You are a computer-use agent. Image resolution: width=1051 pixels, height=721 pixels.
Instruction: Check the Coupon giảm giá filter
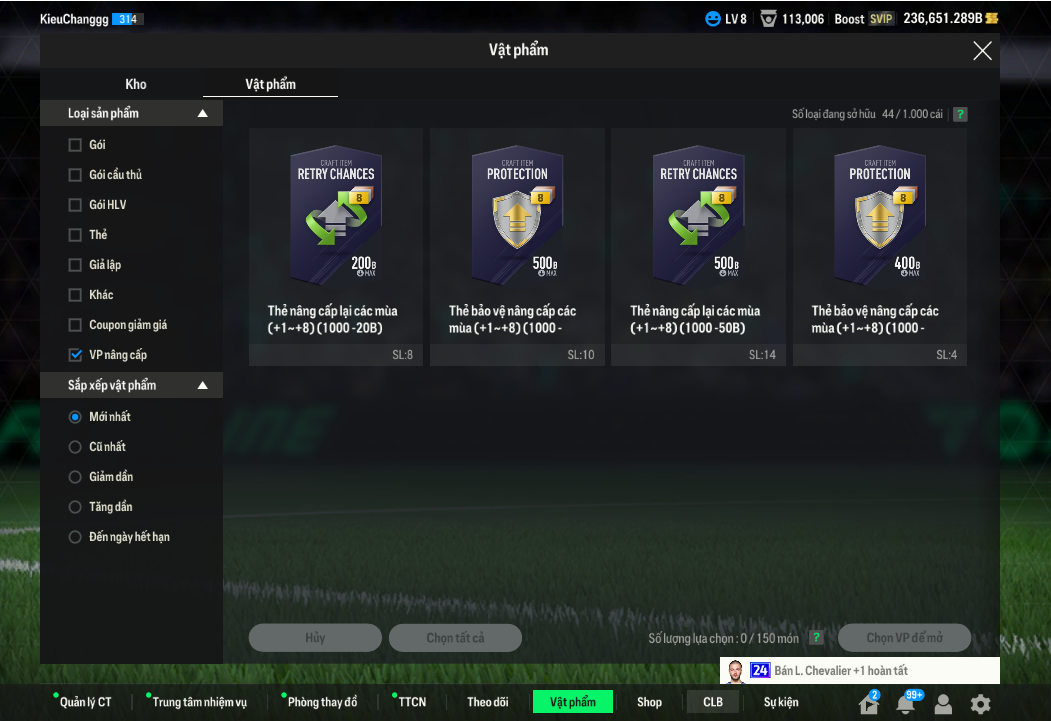(75, 325)
